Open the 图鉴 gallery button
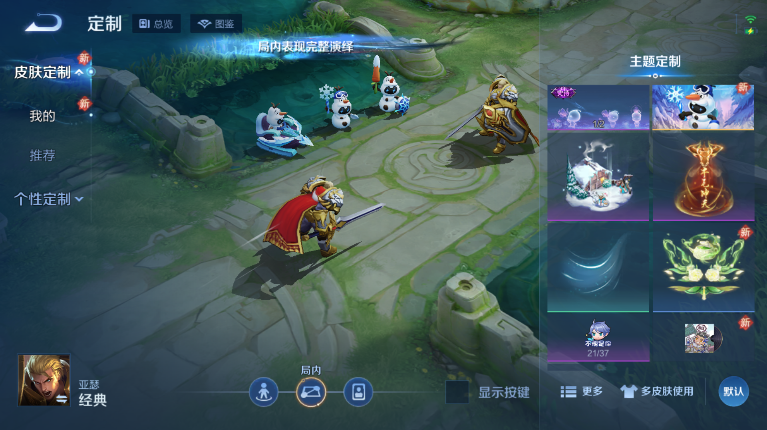The height and width of the screenshot is (430, 767). click(216, 24)
